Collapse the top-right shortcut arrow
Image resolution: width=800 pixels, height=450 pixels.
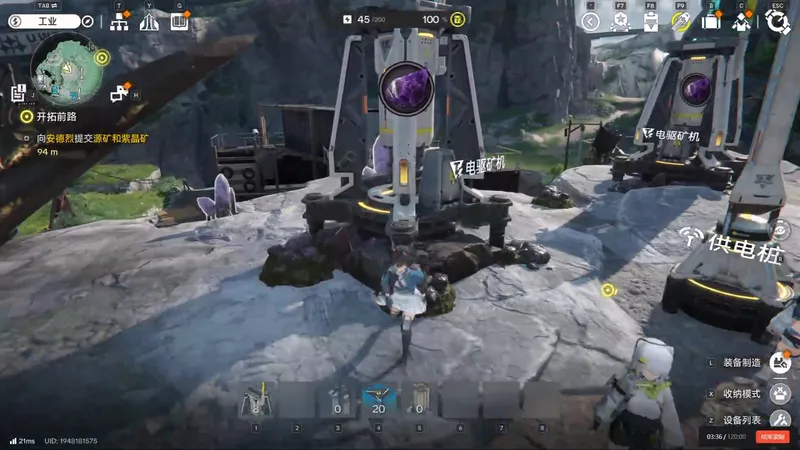590,22
